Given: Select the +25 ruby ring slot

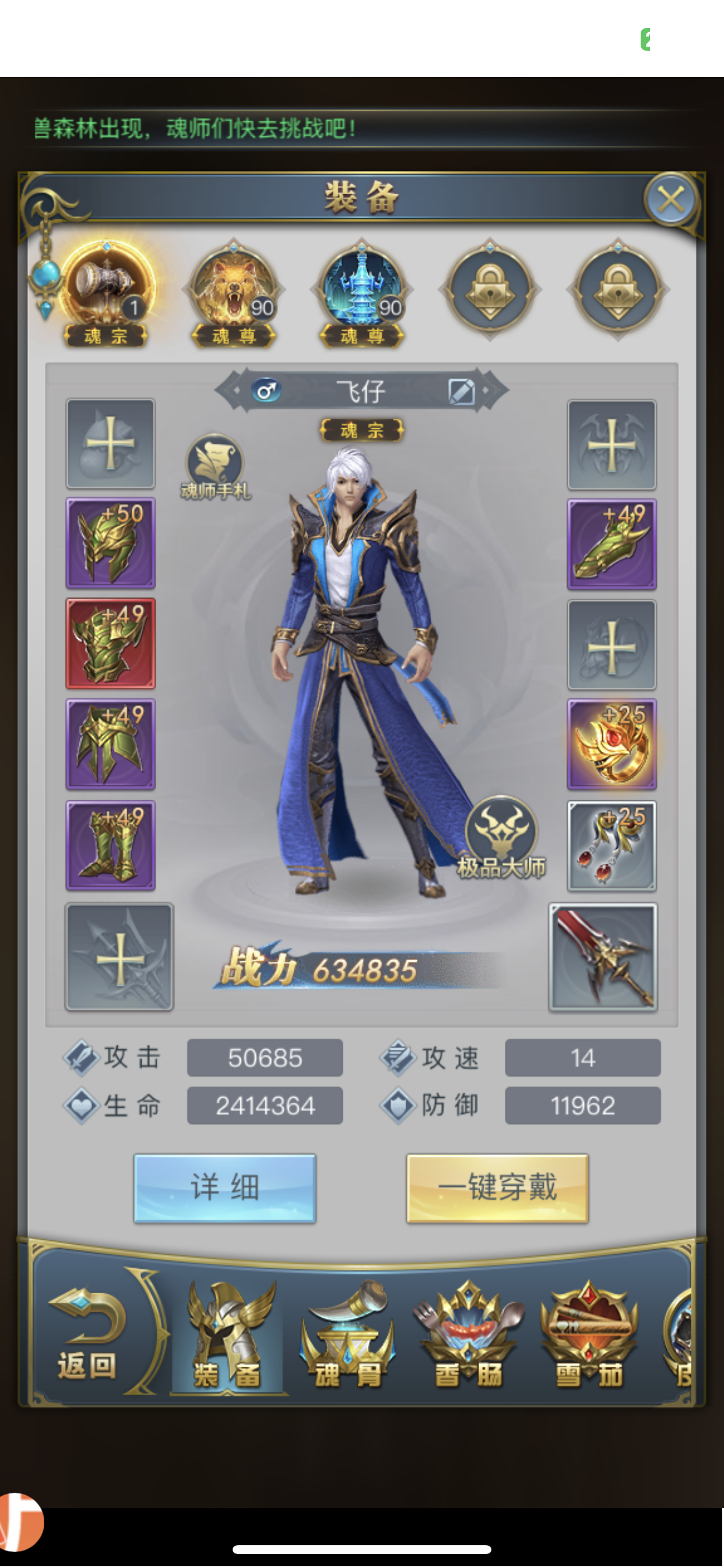Looking at the screenshot, I should (611, 744).
